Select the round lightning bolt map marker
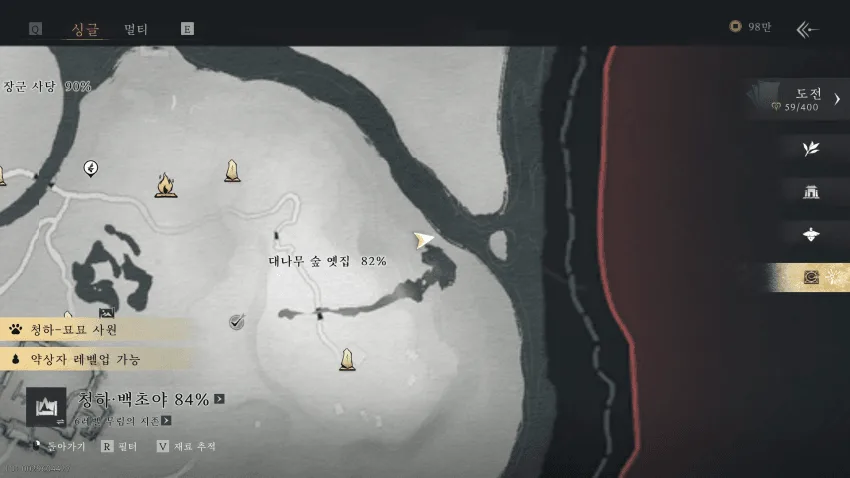The height and width of the screenshot is (478, 850). coord(91,167)
